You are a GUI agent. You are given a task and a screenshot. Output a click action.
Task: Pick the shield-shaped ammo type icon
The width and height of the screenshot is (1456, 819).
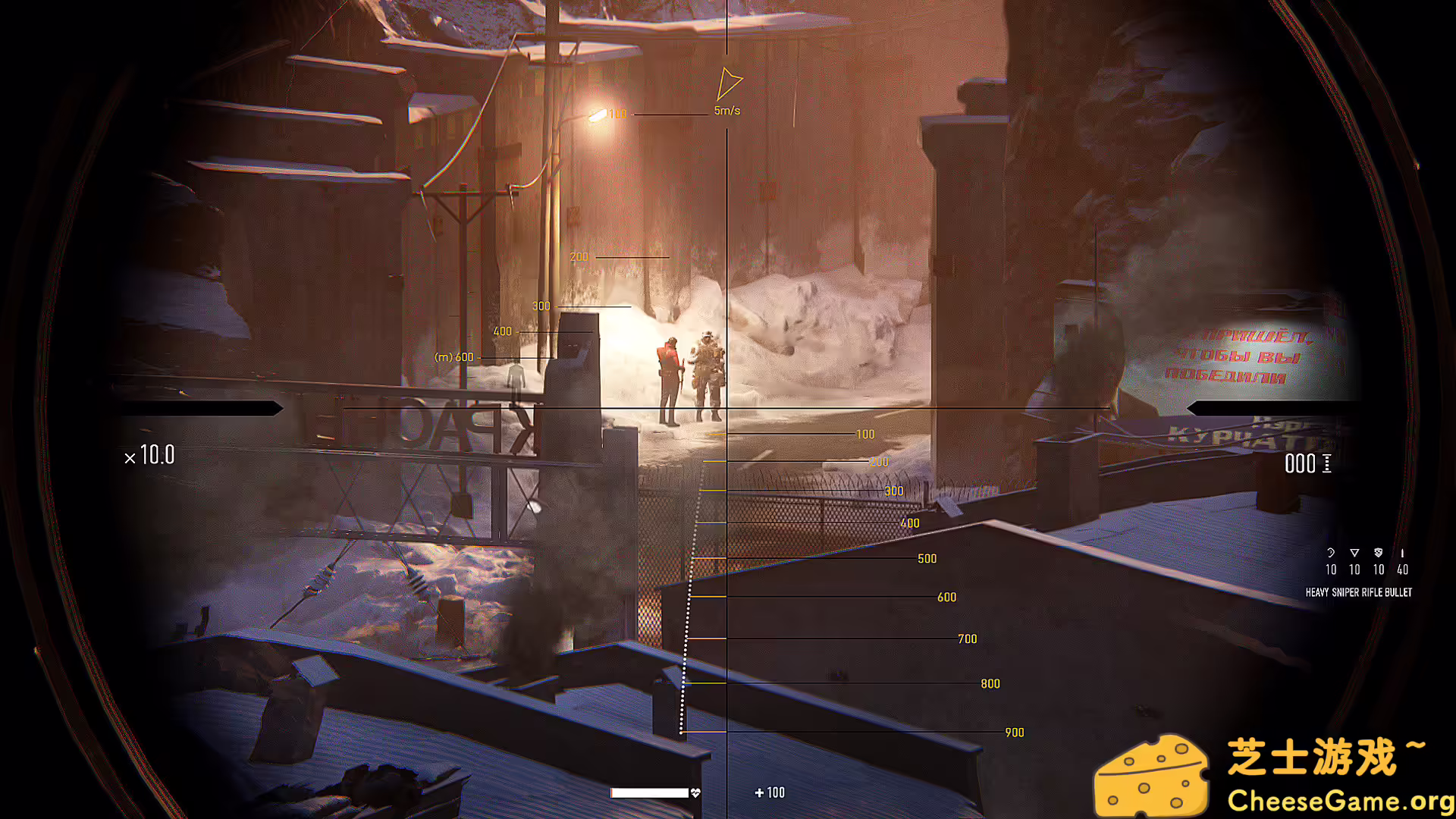[x=1379, y=553]
